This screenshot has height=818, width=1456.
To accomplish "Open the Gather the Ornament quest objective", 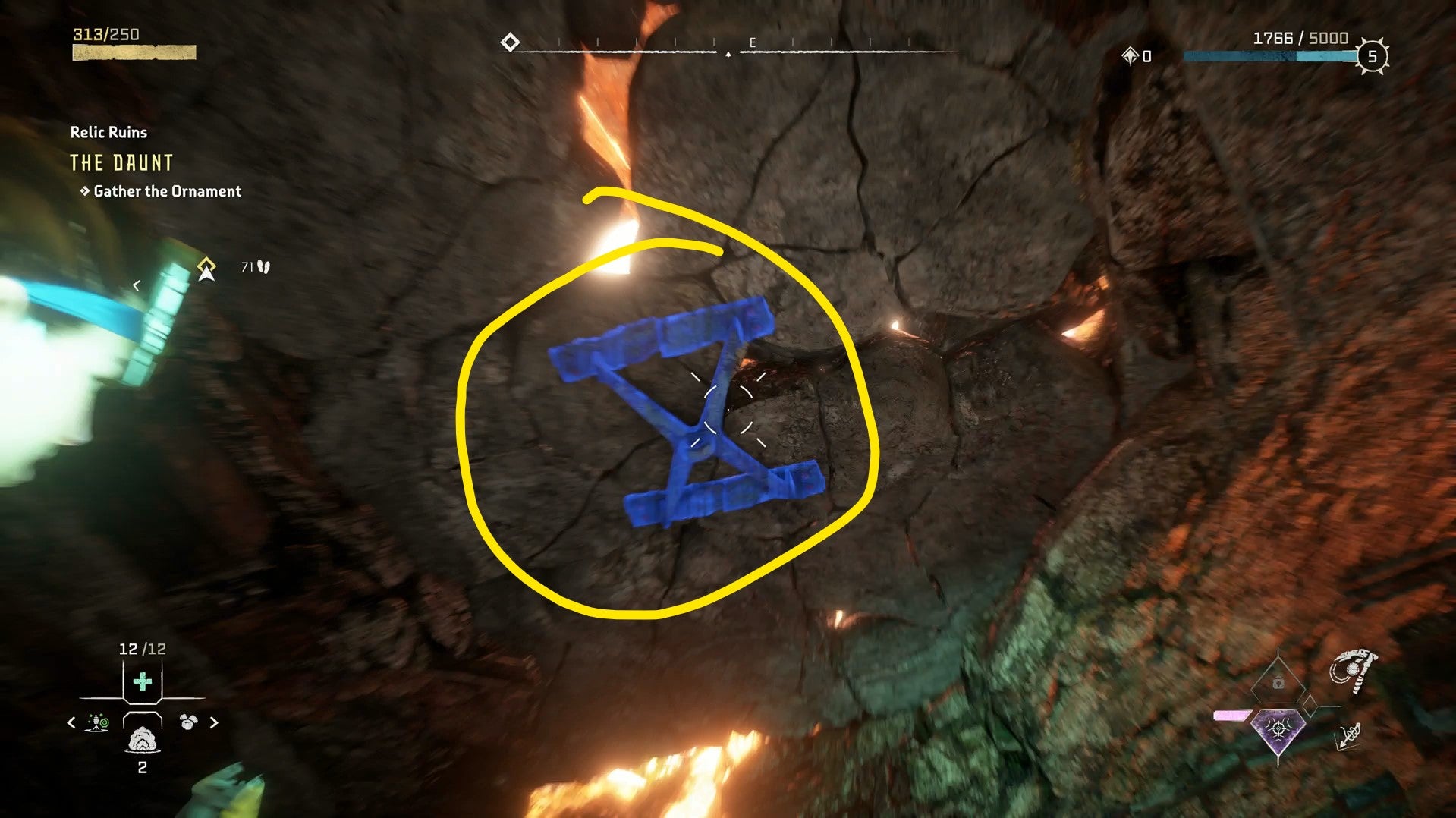I will tap(167, 191).
